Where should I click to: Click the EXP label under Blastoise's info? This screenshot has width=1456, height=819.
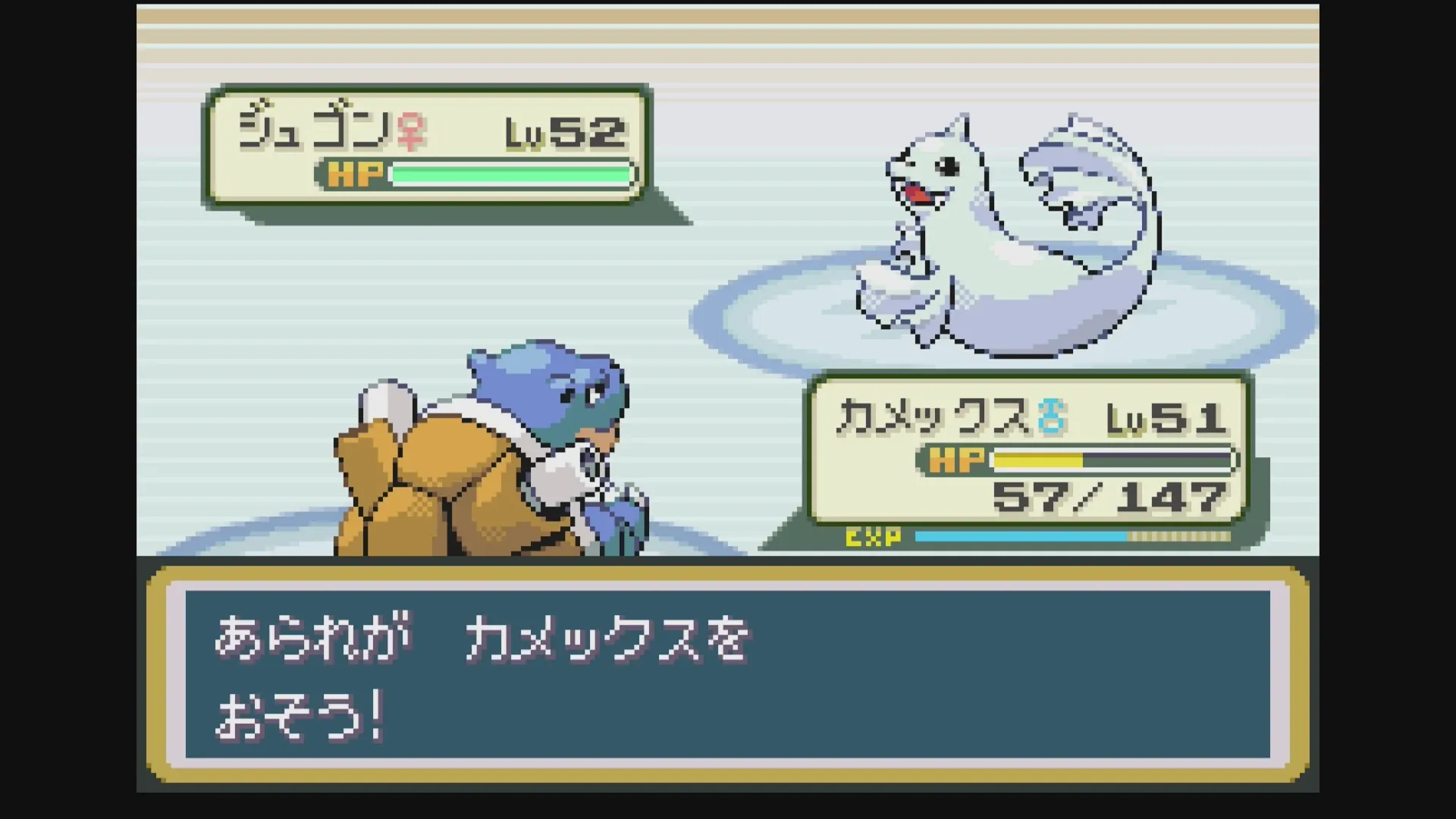point(872,539)
